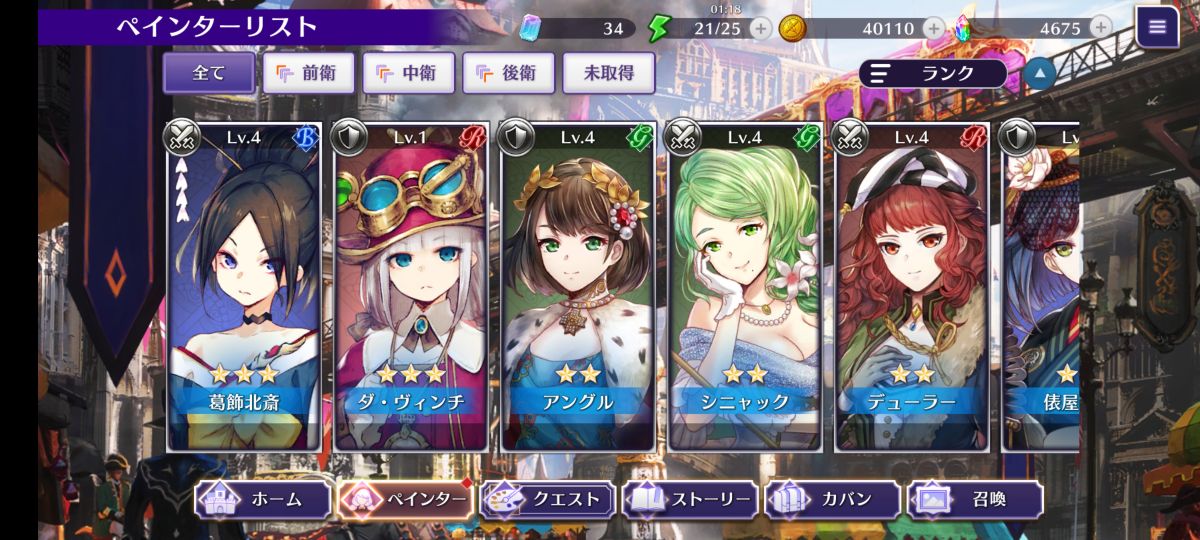The image size is (1200, 540).
Task: Select the シニャック painter card
Action: [745, 286]
